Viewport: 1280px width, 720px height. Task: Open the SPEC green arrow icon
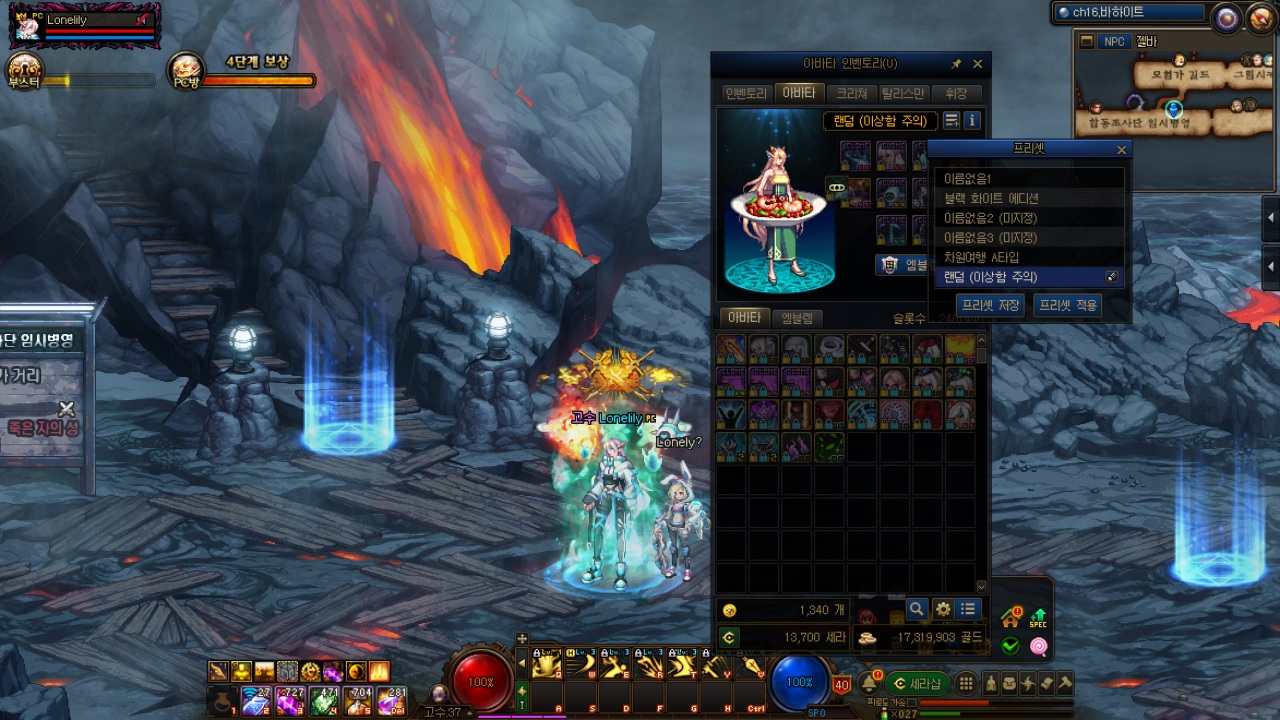pos(1038,617)
